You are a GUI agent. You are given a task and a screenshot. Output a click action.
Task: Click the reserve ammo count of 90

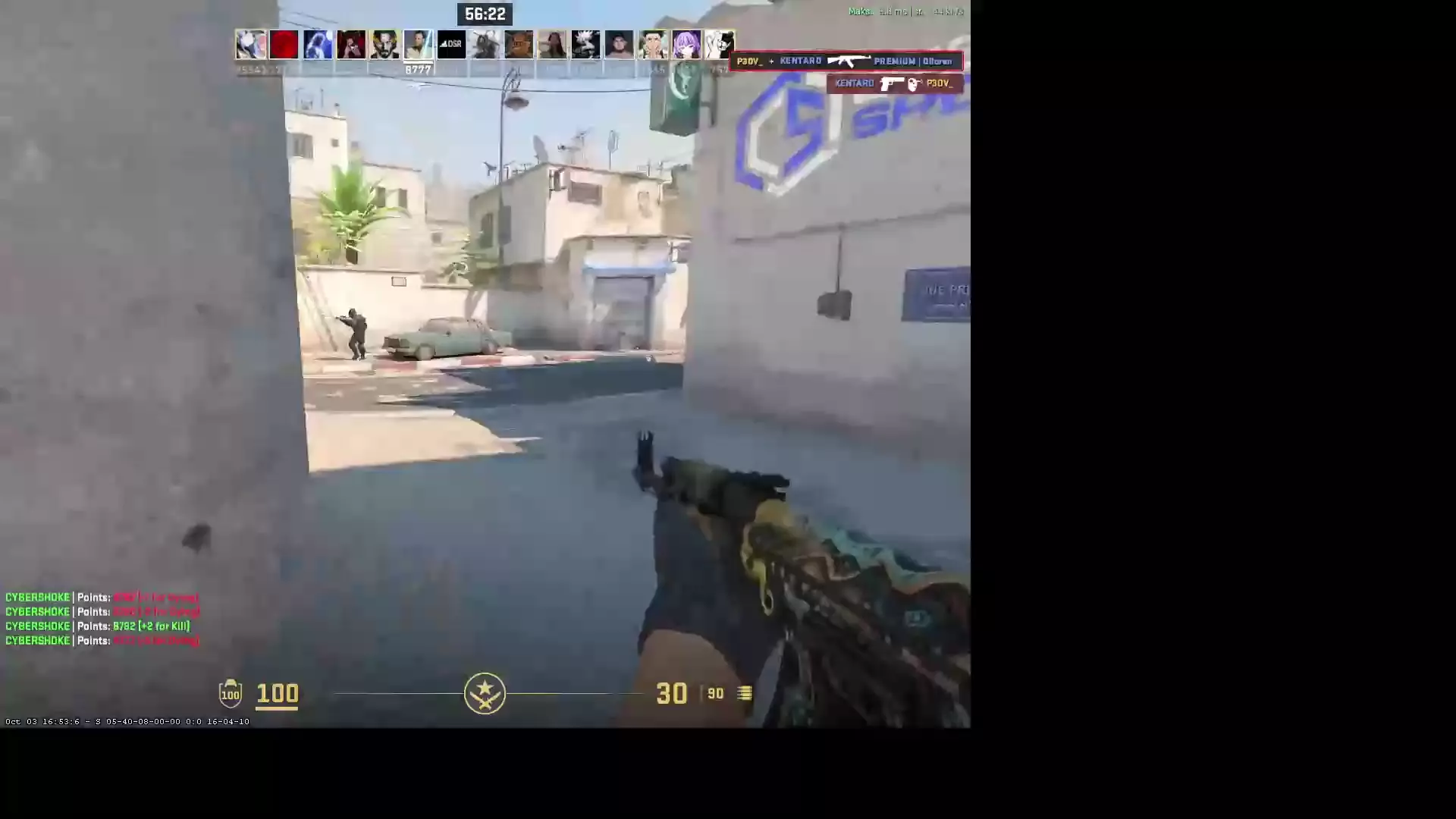[x=714, y=693]
